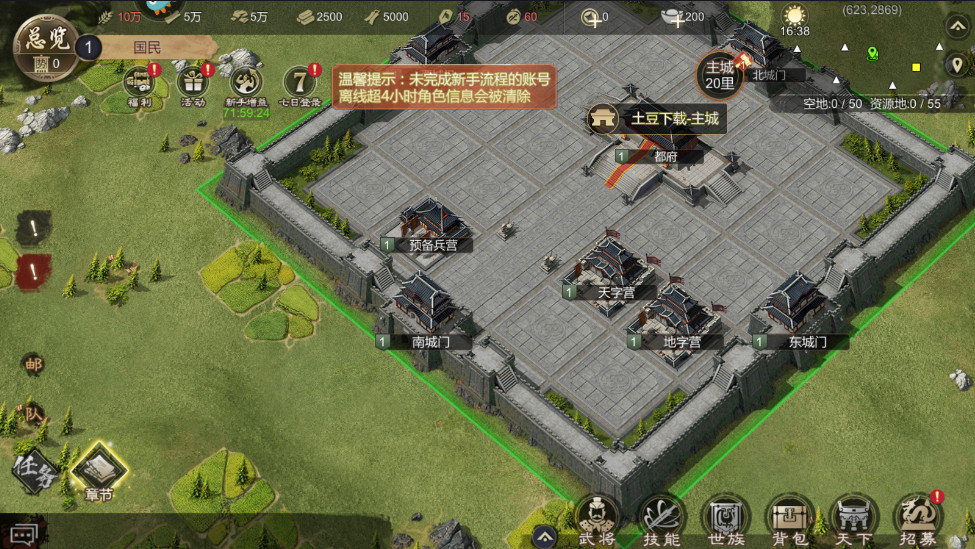Open the chat bubble icon
Screen dimensions: 975x549
[x=24, y=534]
